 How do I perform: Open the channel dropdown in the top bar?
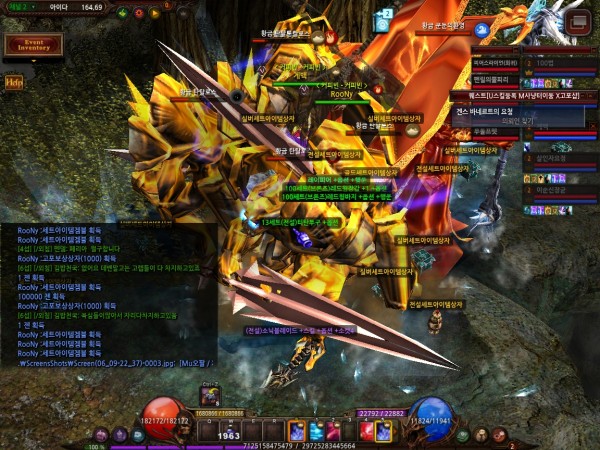(x=23, y=7)
